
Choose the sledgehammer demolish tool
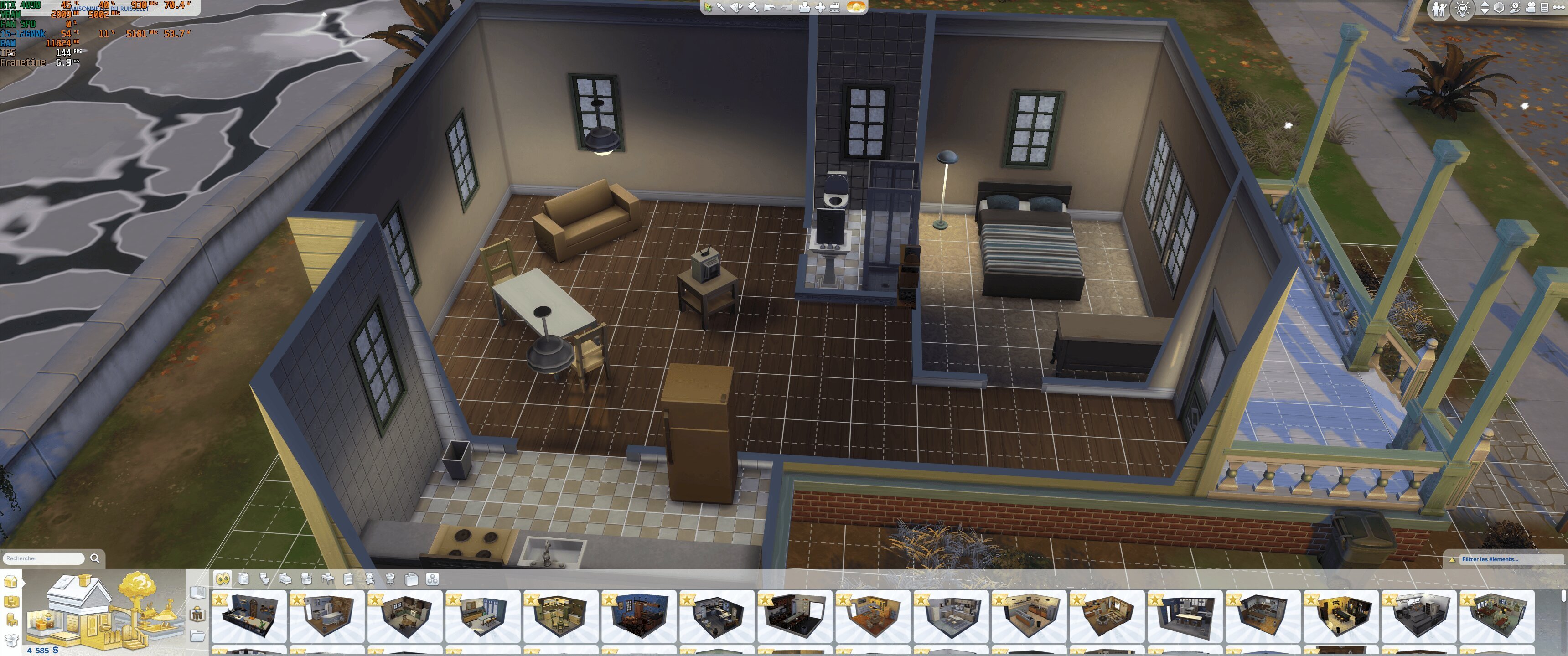point(753,7)
